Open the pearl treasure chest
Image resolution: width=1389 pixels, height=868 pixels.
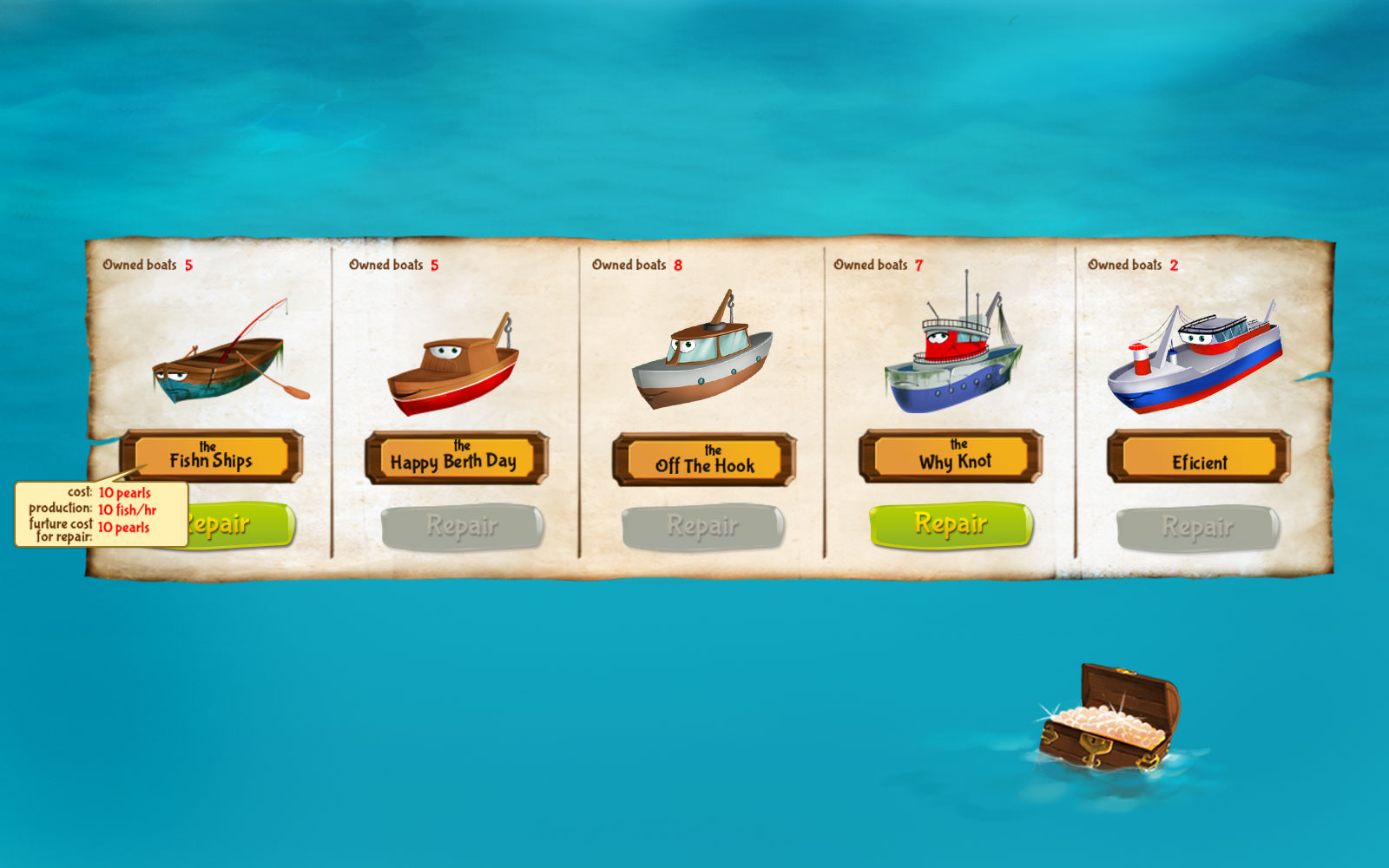(1108, 720)
